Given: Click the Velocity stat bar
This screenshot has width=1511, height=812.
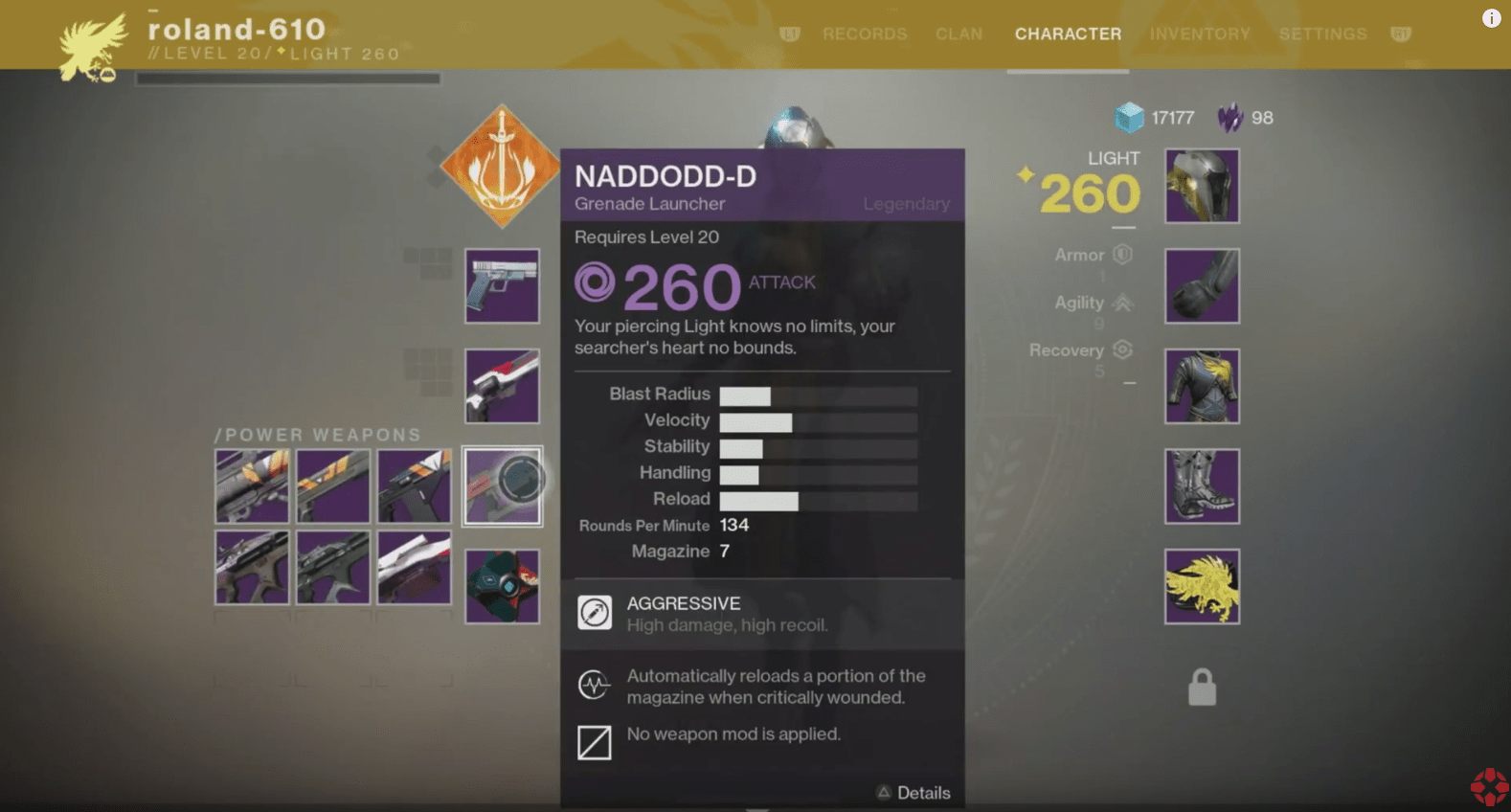Looking at the screenshot, I should pos(817,421).
